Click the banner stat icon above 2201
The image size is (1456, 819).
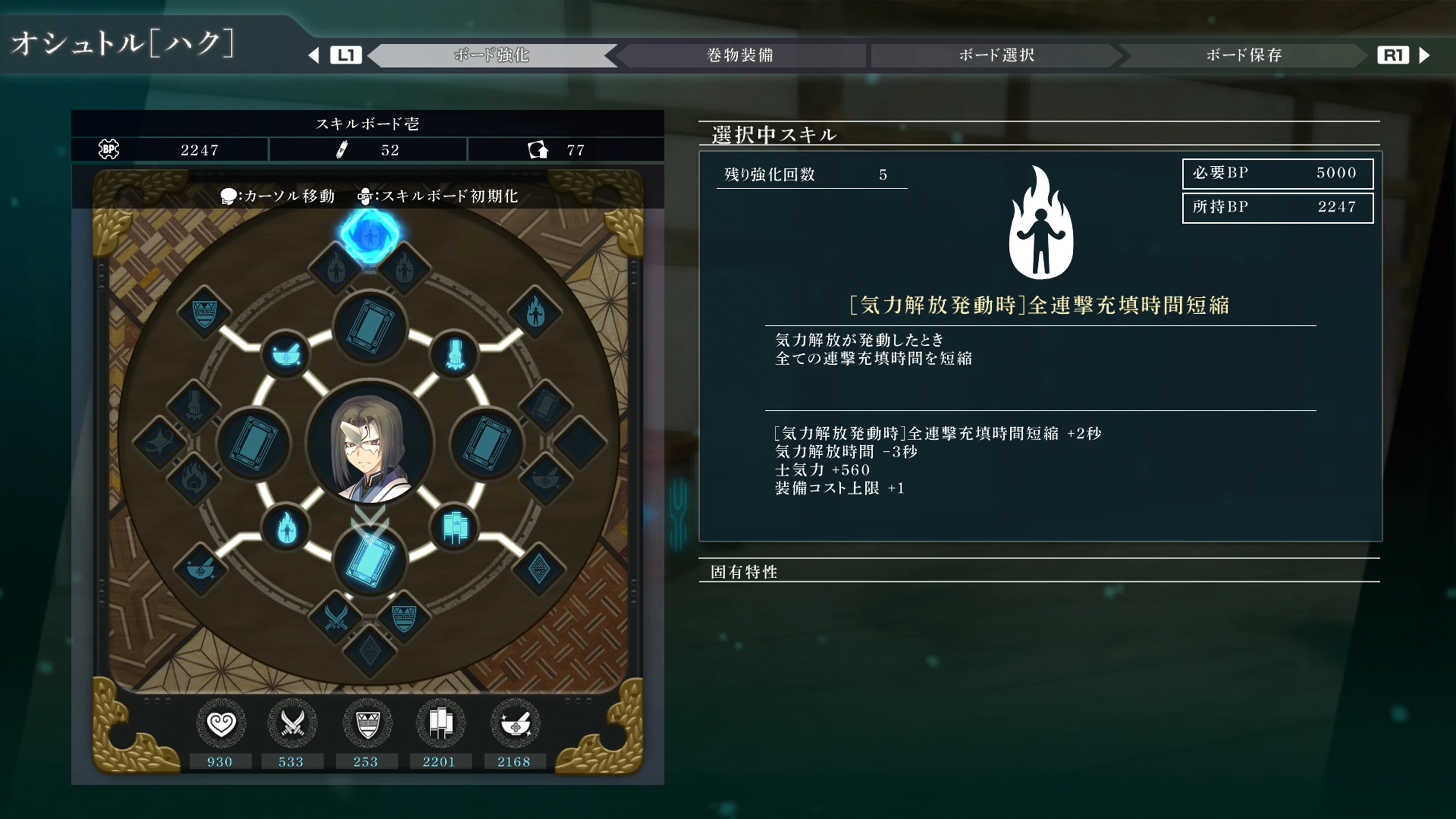(440, 722)
